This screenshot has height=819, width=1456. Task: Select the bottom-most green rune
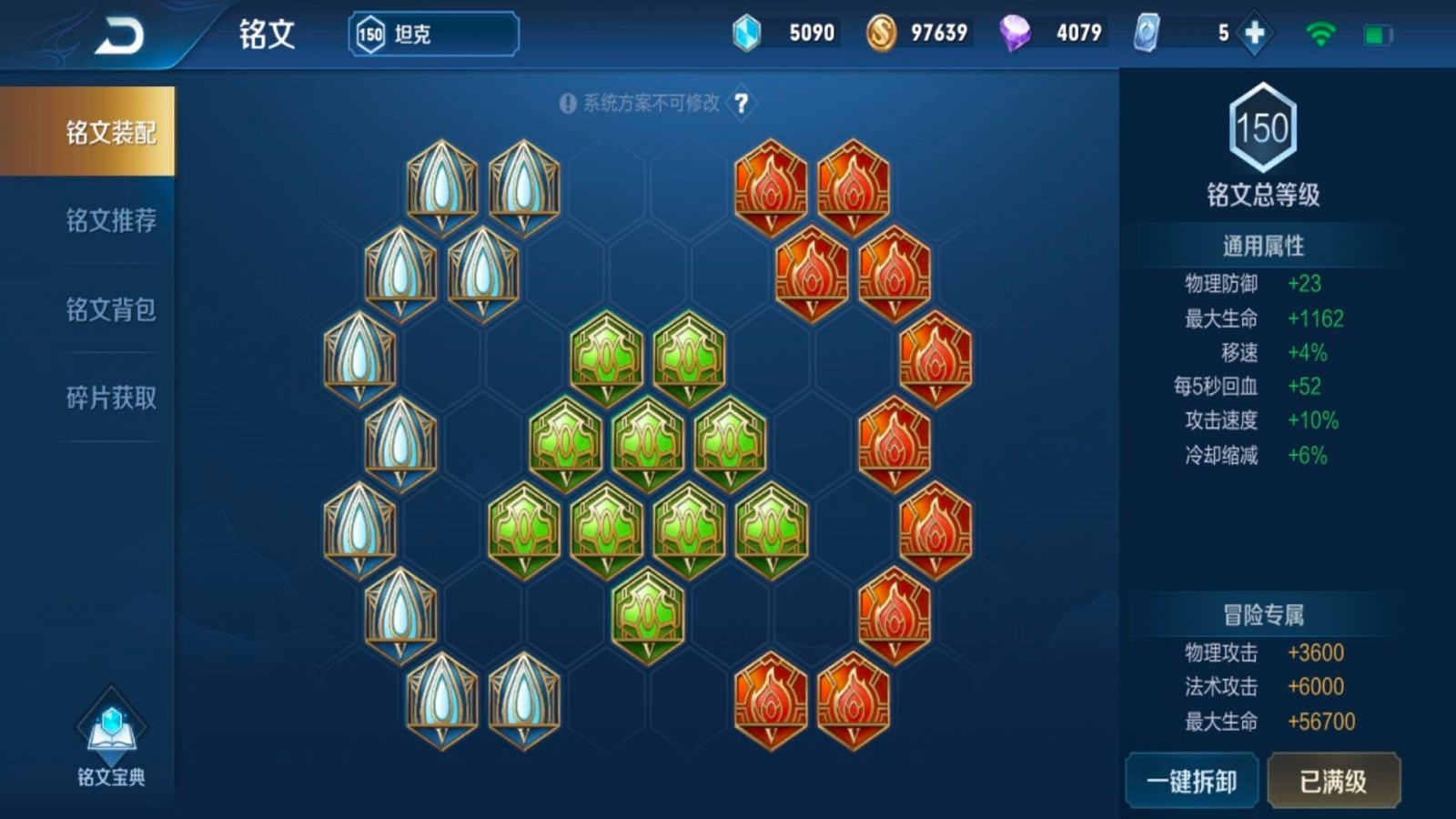[x=648, y=615]
